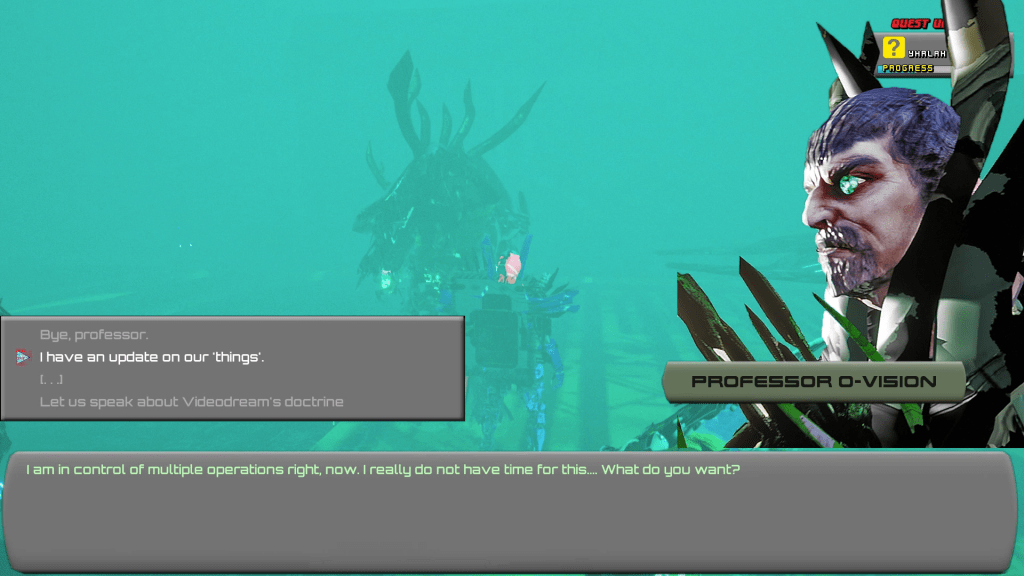
Task: Pick the '[. . .]' silent reply option
Action: click(52, 379)
